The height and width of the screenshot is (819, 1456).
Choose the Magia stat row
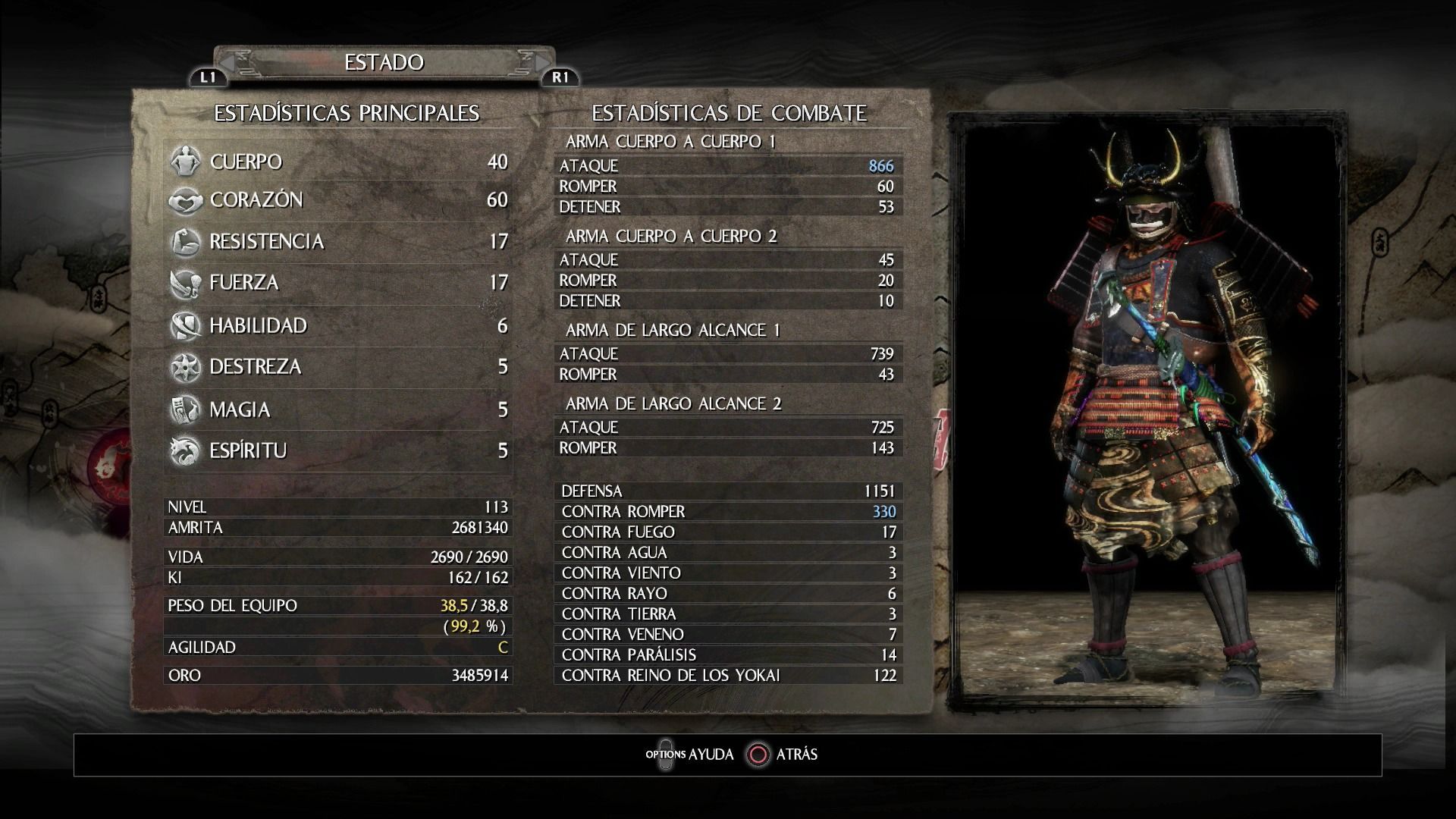point(338,409)
